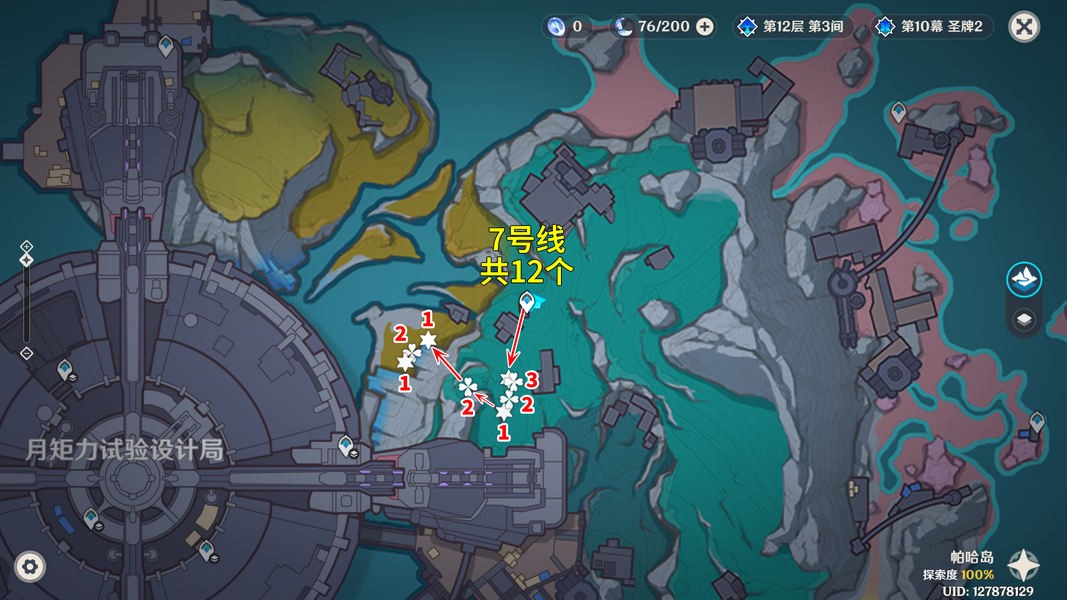Close the map screen
1067x600 pixels.
coord(1023,26)
